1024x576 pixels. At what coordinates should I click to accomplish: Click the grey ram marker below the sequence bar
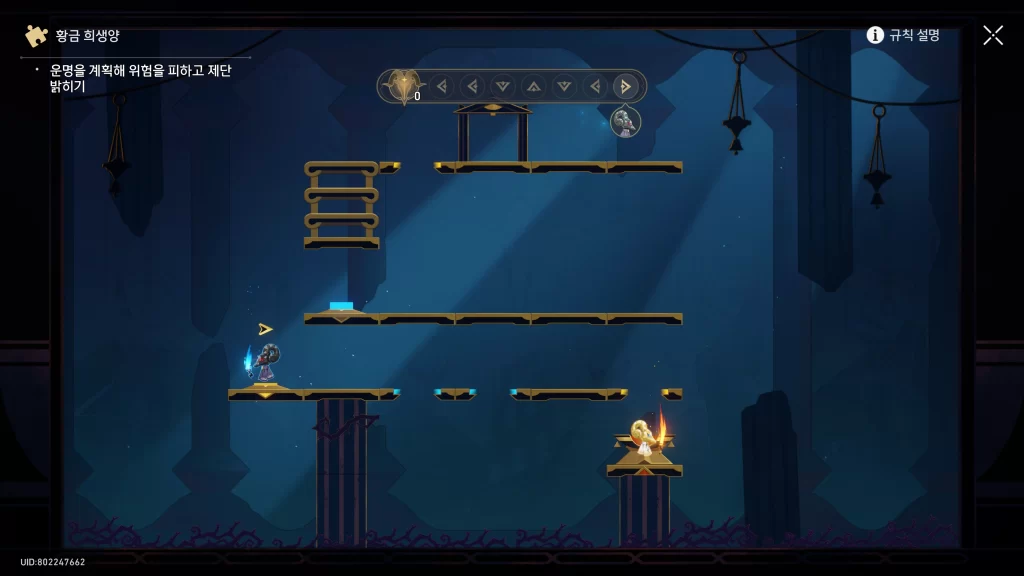pos(625,122)
